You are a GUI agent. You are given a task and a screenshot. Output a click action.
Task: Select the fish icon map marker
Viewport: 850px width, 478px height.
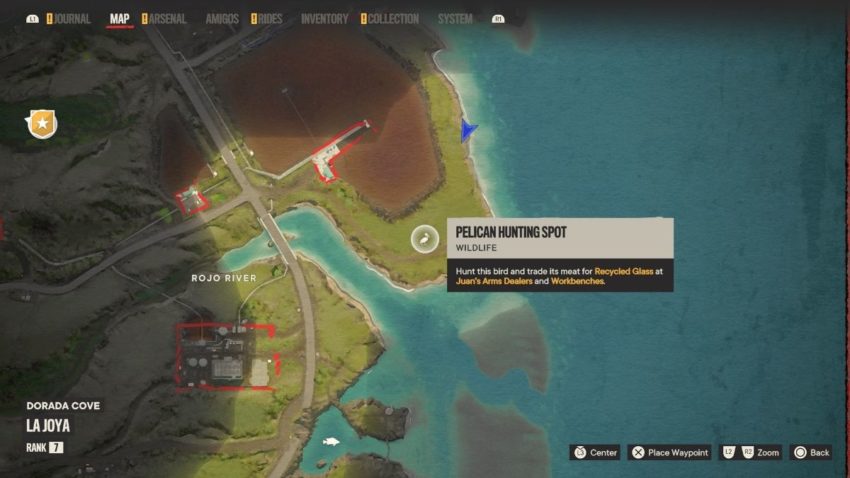[330, 441]
